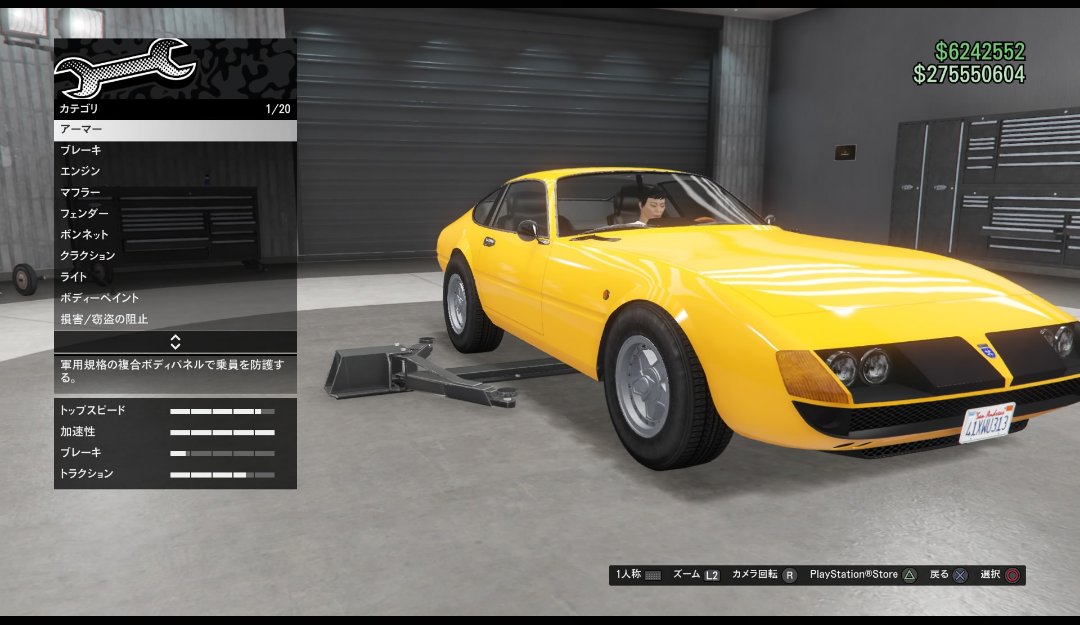
Task: Select the ボディーペイント category
Action: click(175, 298)
